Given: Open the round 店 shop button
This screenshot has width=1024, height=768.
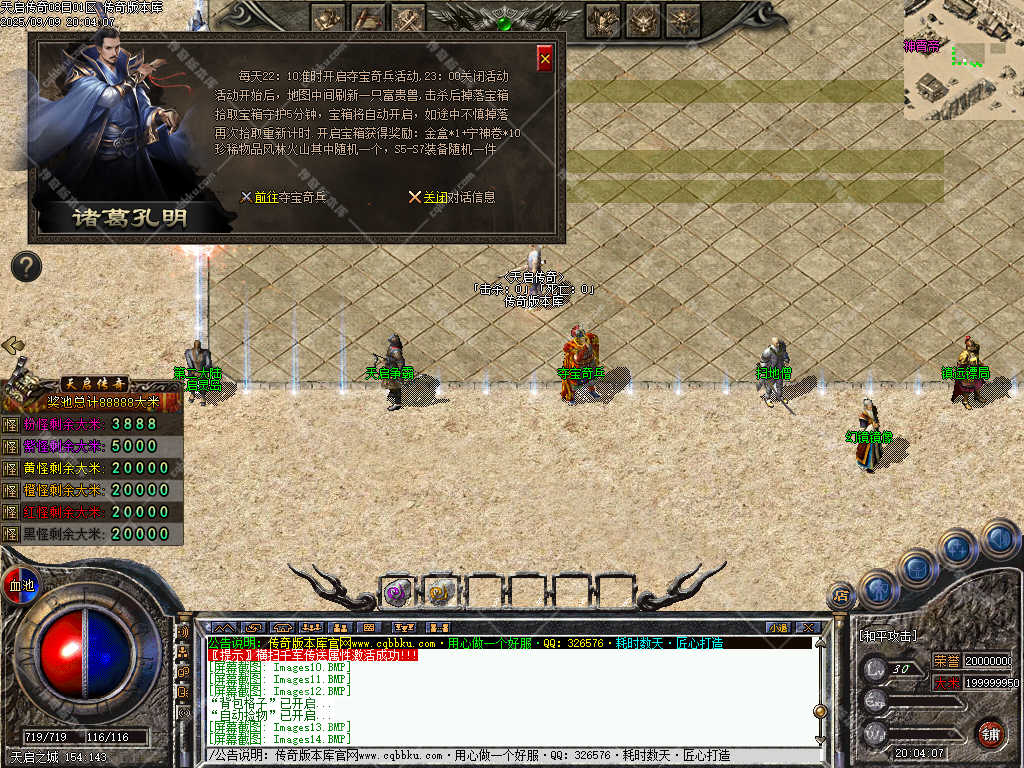Looking at the screenshot, I should click(x=841, y=596).
